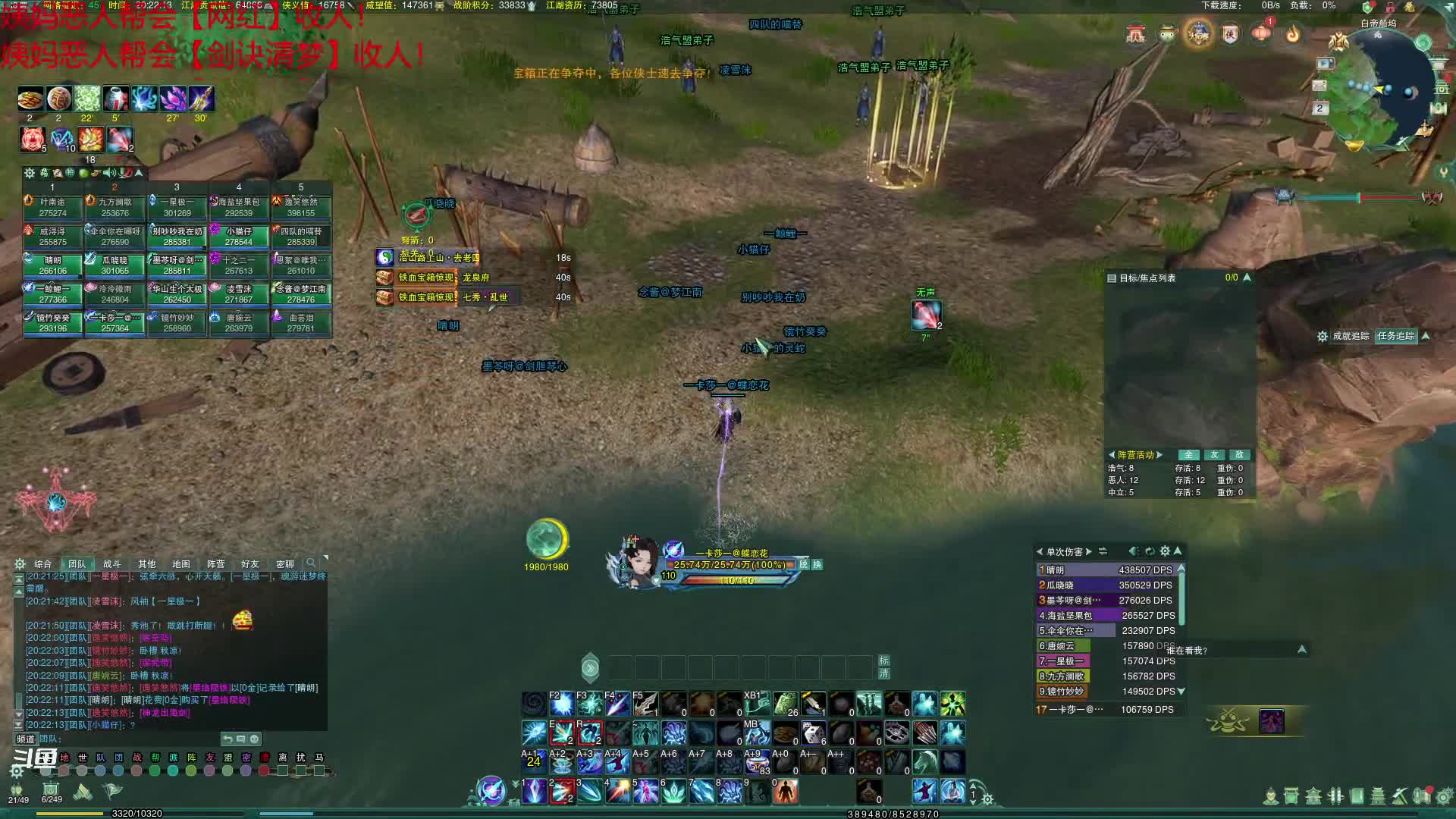Select 晴朗 row in damage meter

[1106, 570]
